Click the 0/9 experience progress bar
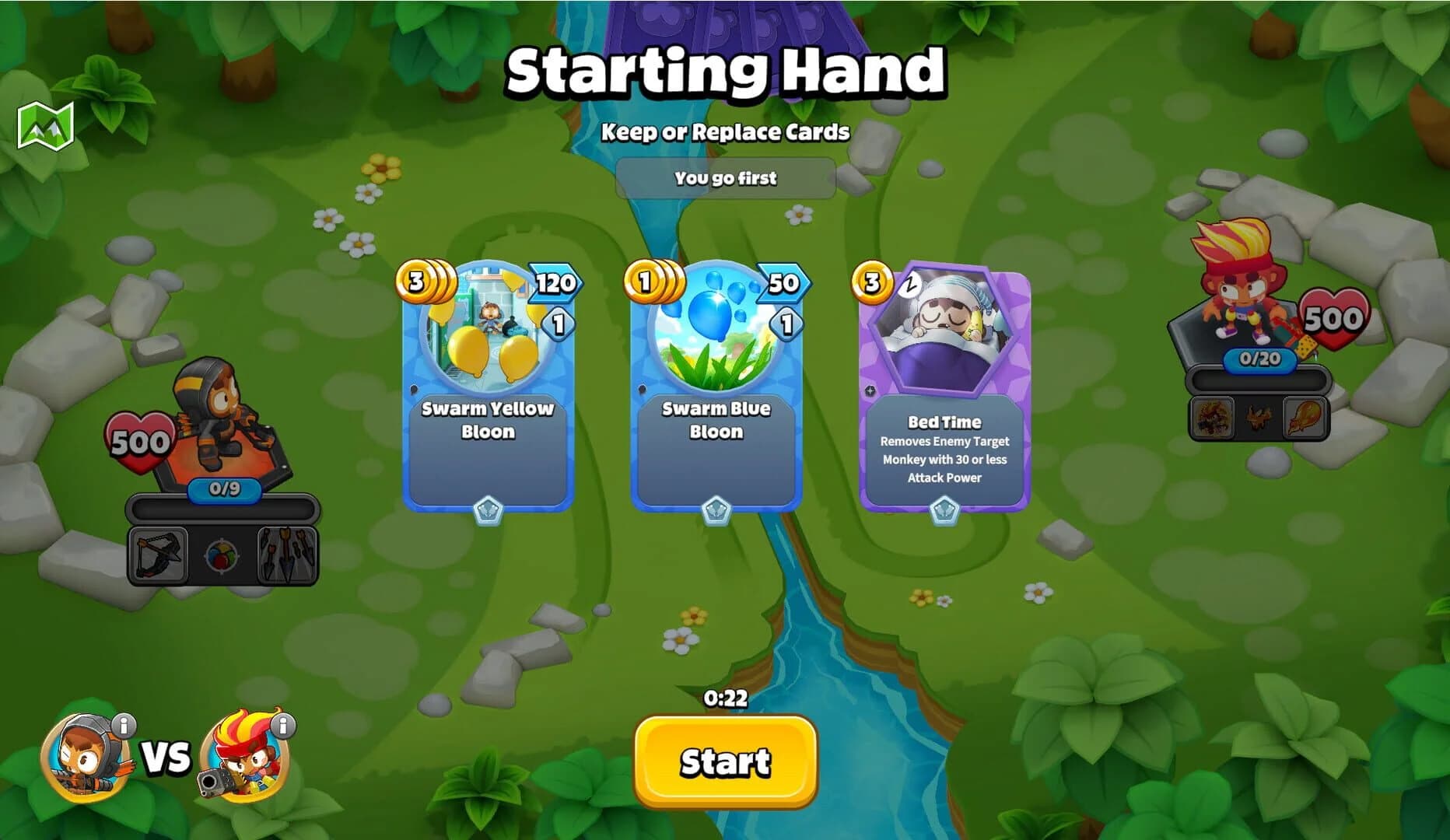1450x840 pixels. [x=226, y=492]
